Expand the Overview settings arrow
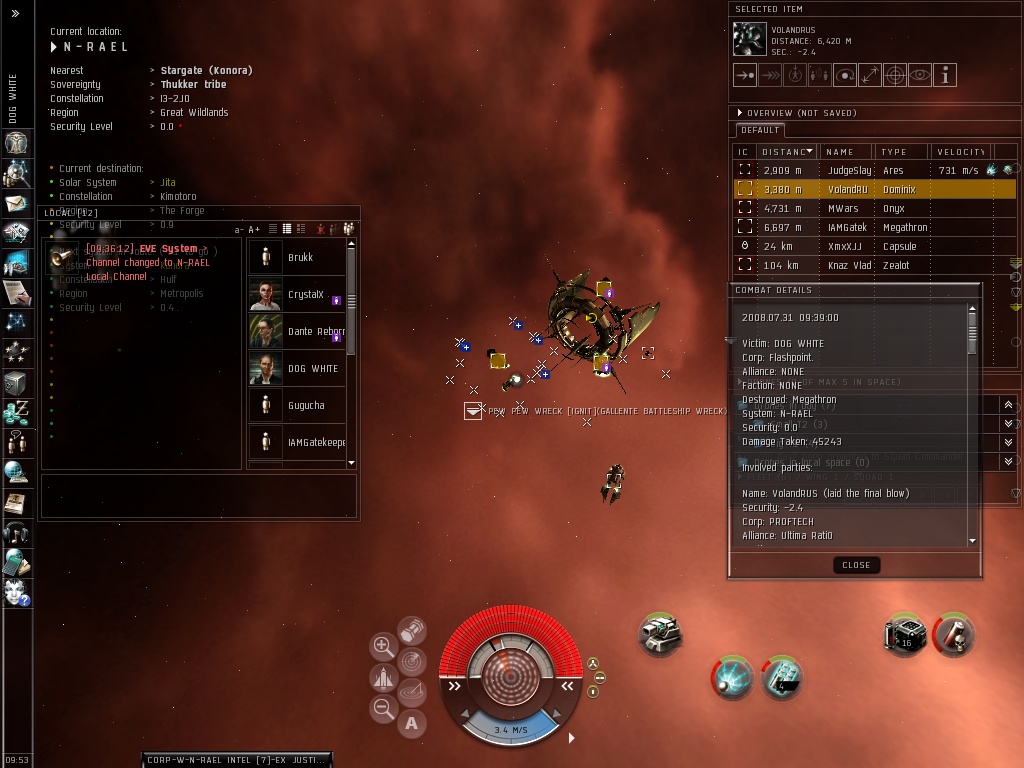Image resolution: width=1024 pixels, height=768 pixels. tap(740, 113)
